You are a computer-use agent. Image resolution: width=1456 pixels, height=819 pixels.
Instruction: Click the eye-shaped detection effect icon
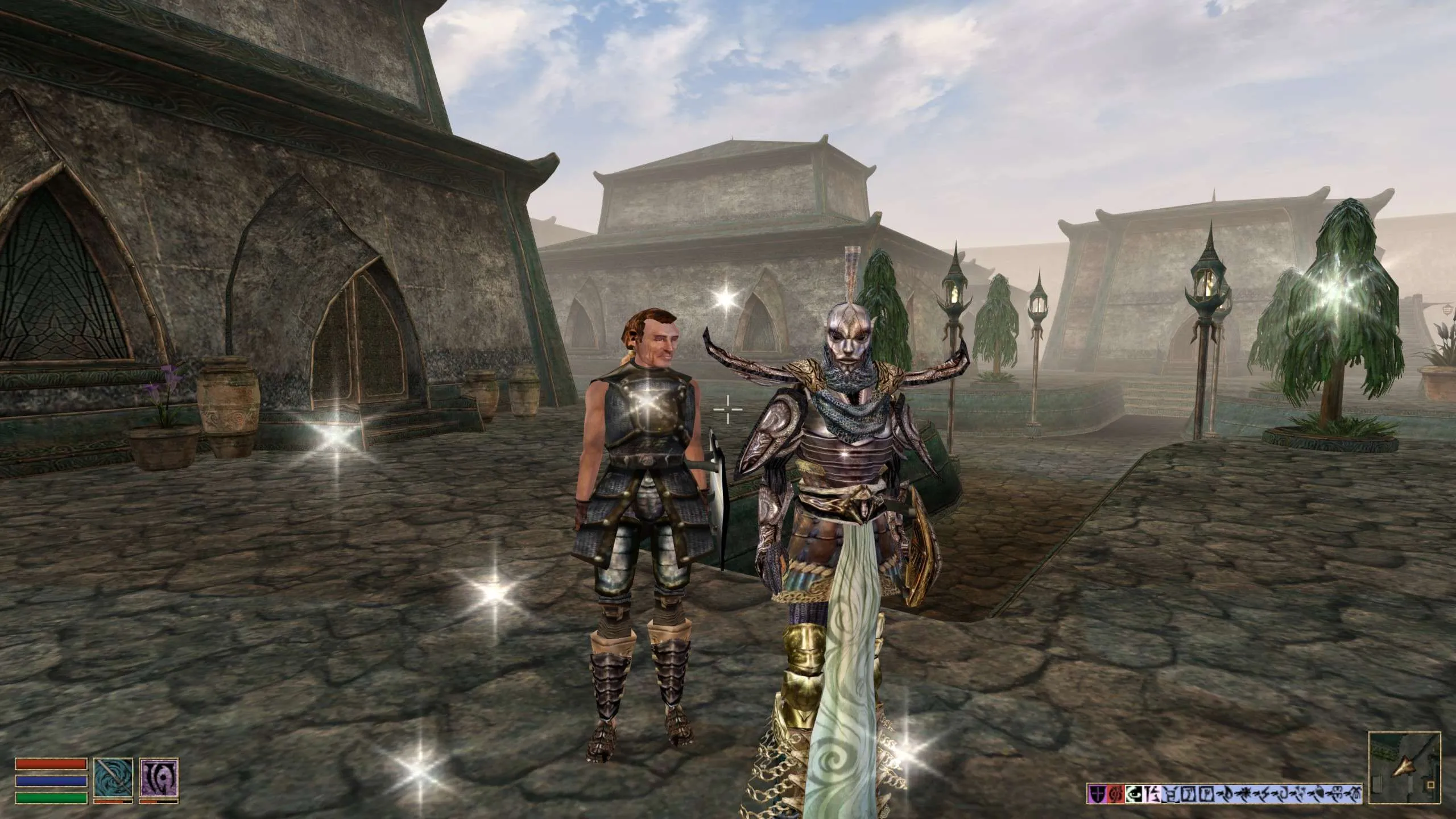point(1134,793)
